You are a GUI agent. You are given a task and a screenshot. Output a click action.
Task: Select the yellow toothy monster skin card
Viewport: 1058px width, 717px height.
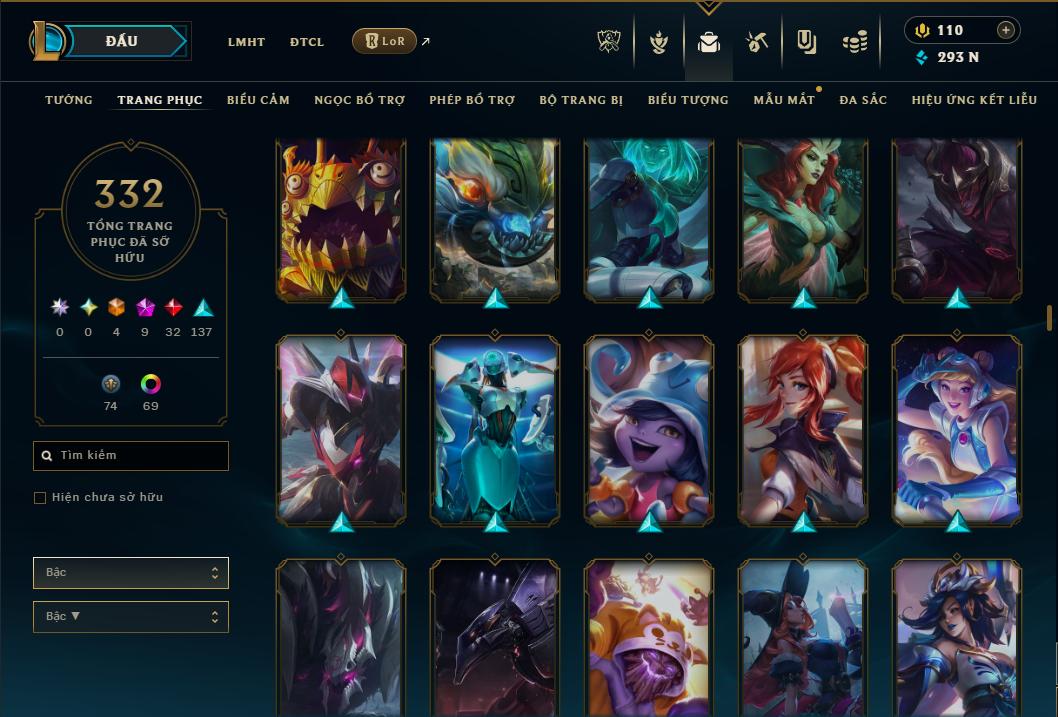tap(341, 220)
